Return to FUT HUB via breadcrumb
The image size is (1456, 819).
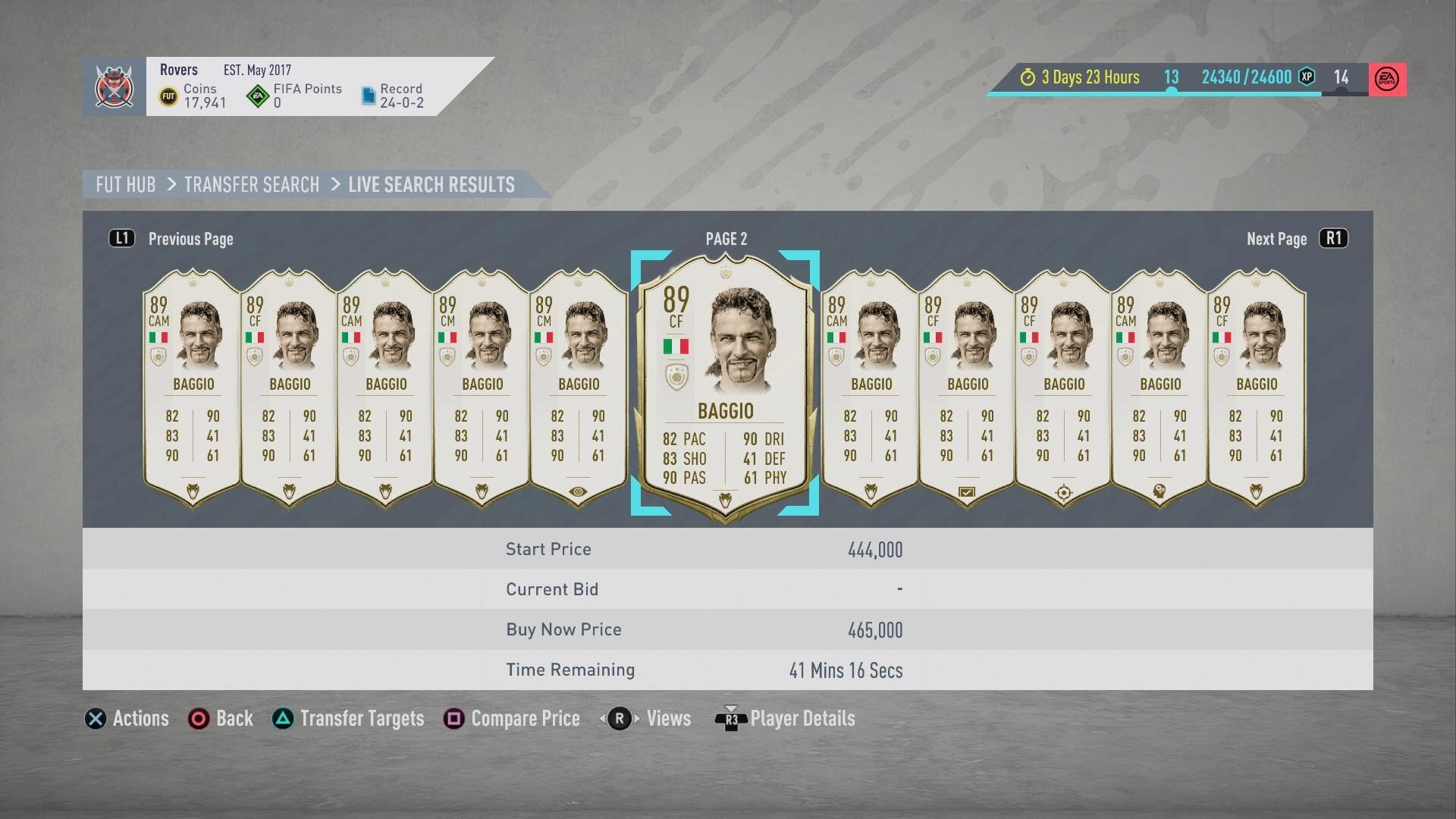pos(125,184)
